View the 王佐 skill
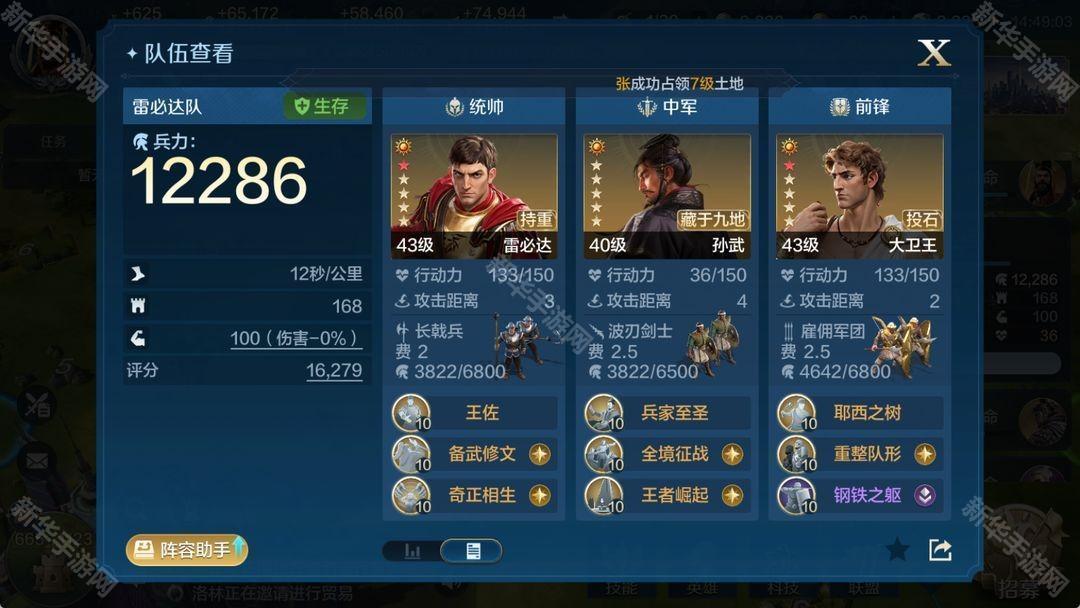Image resolution: width=1080 pixels, height=608 pixels. point(473,413)
